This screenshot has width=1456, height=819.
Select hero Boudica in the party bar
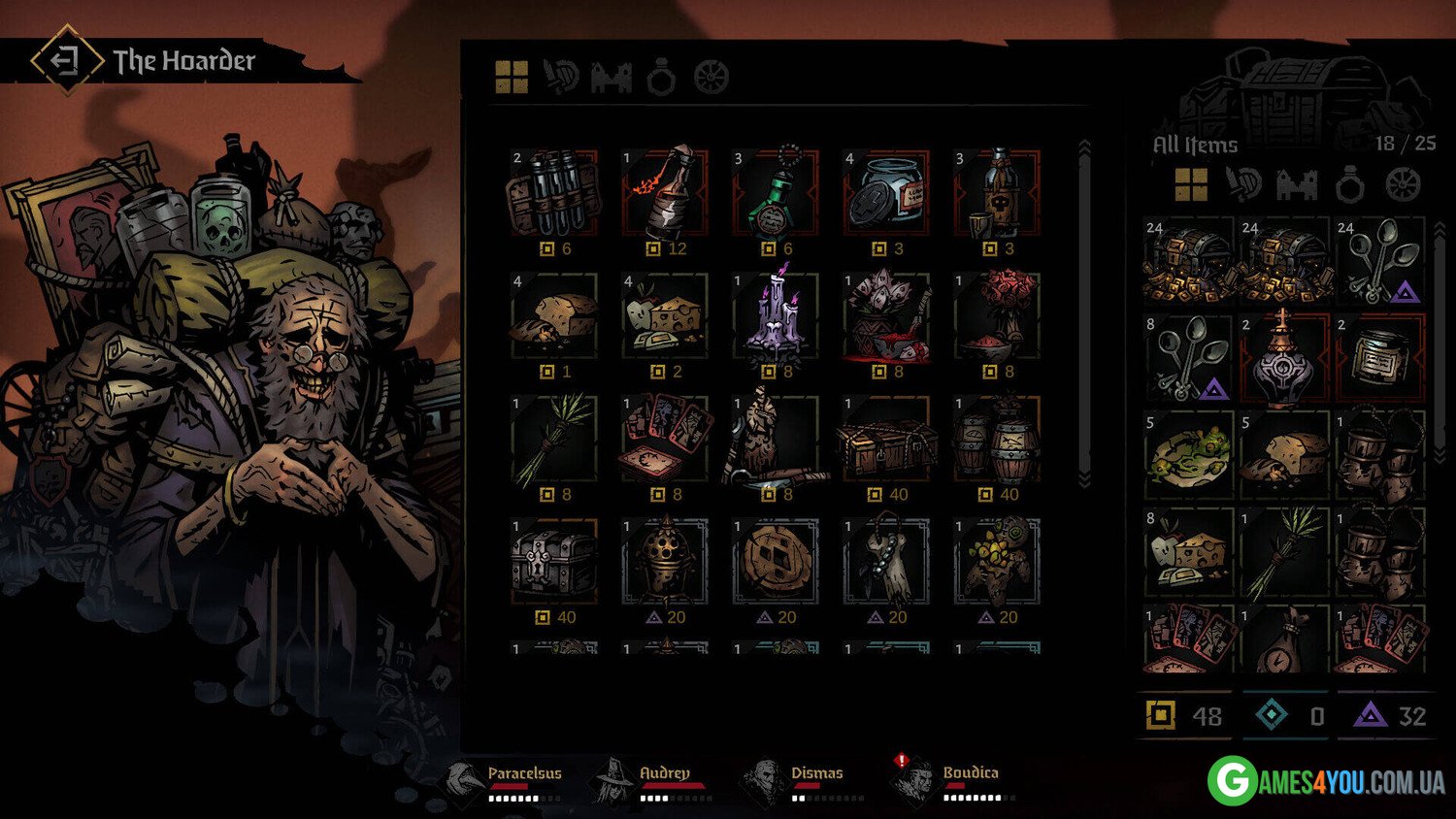point(970,773)
